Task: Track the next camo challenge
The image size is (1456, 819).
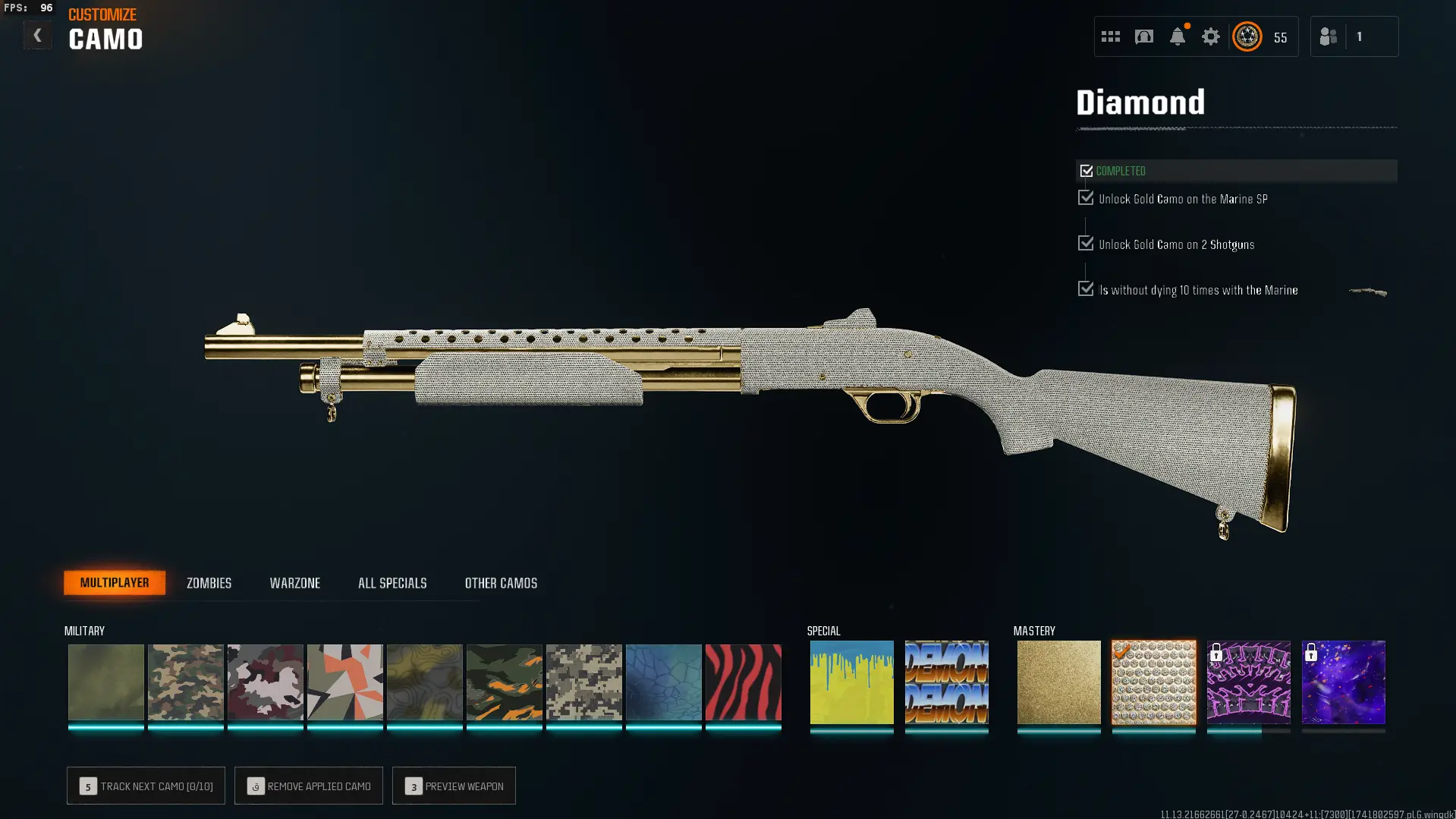Action: (x=146, y=786)
